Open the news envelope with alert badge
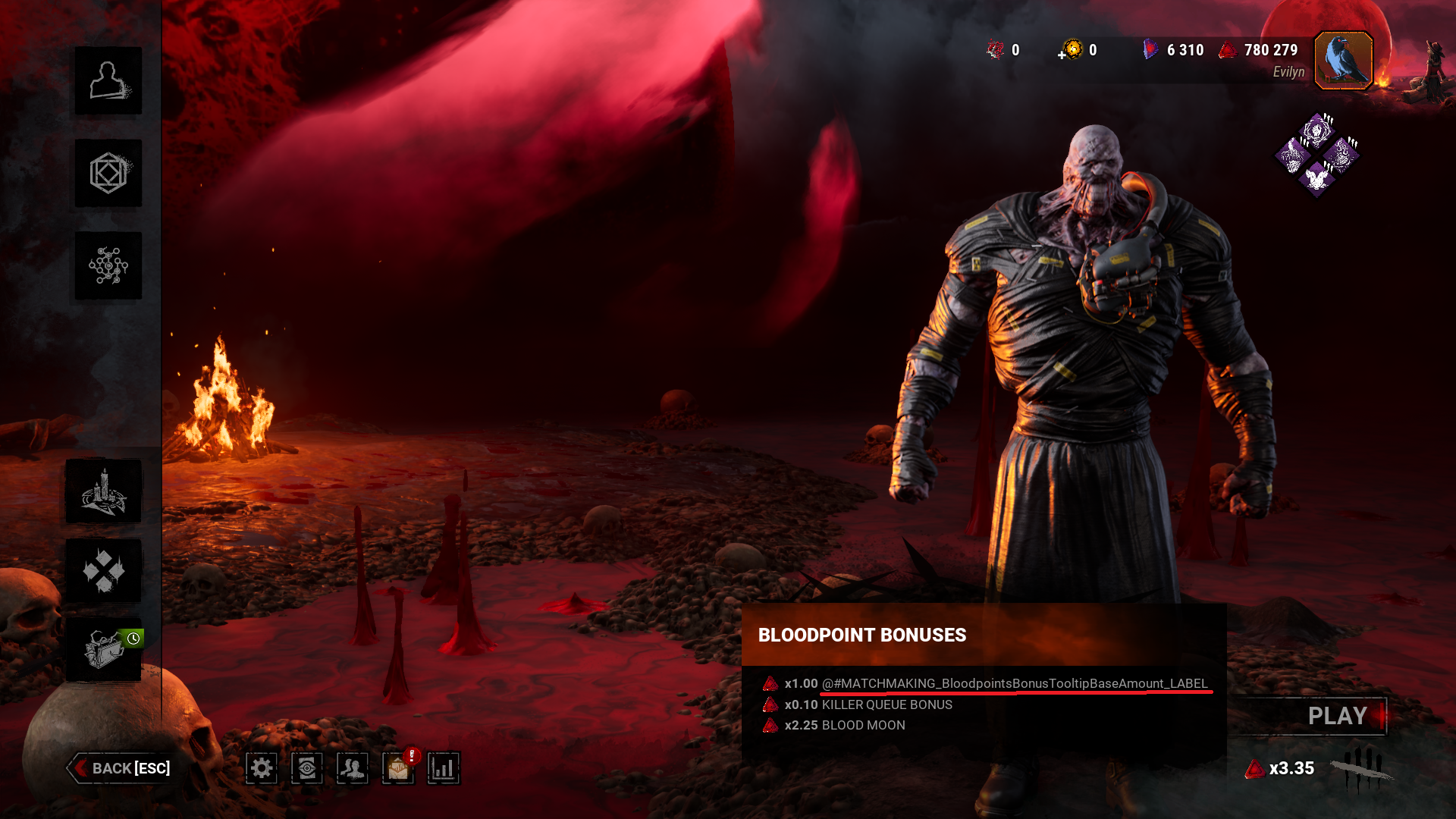 point(398,768)
